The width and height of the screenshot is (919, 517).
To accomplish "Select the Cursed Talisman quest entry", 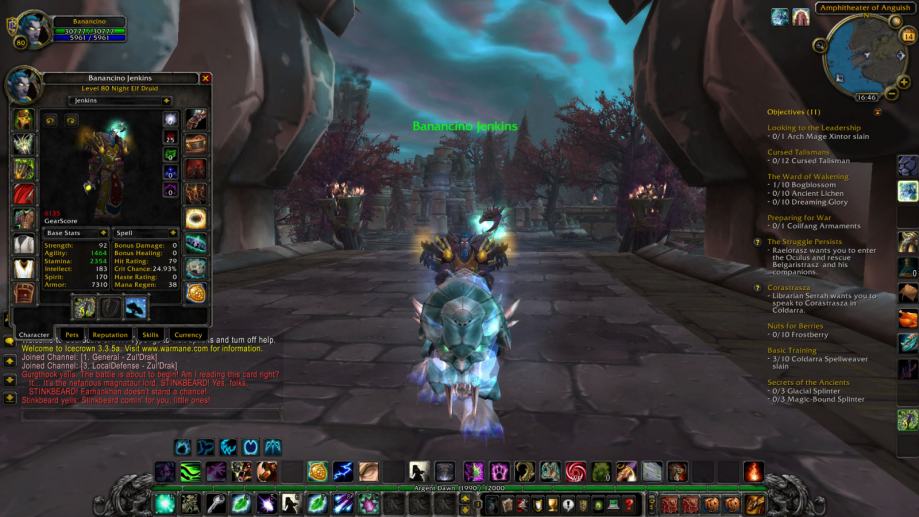I will (798, 152).
